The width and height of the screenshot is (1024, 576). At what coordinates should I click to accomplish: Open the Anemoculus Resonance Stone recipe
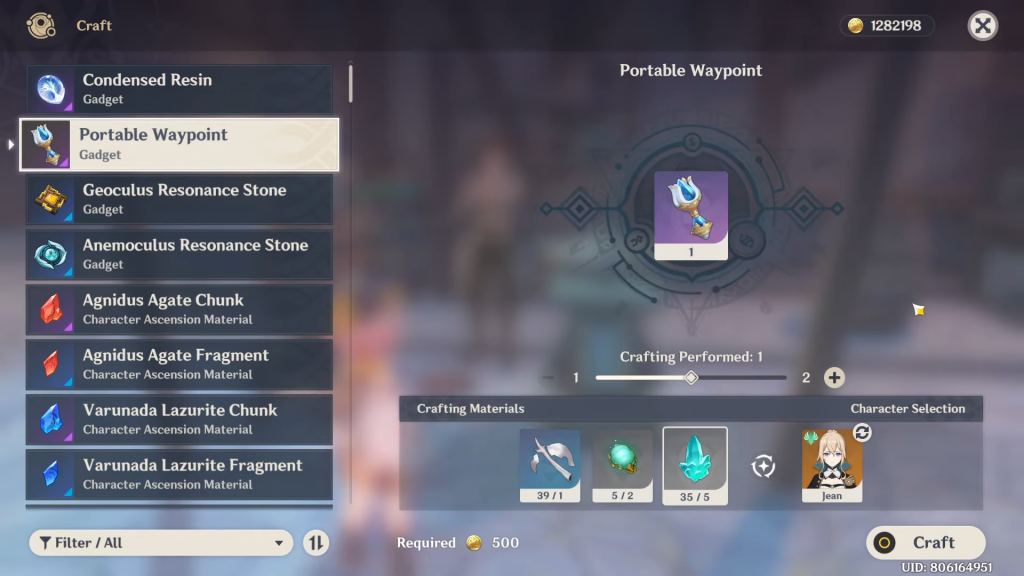179,254
